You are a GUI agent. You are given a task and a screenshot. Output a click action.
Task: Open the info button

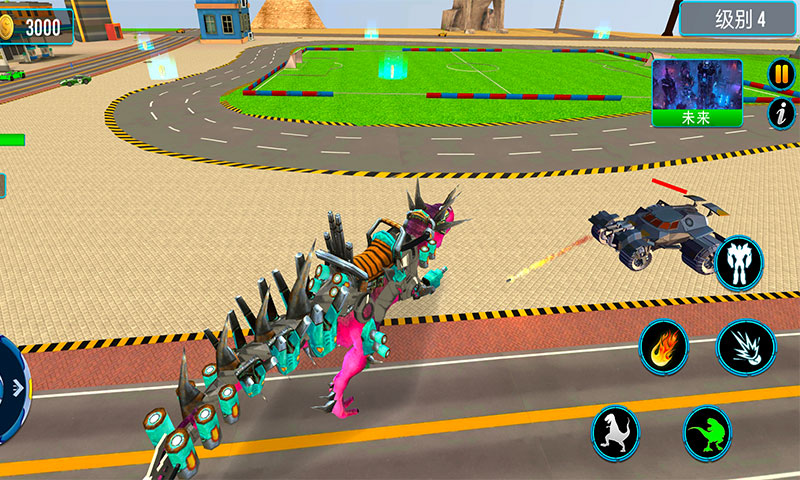tap(780, 113)
